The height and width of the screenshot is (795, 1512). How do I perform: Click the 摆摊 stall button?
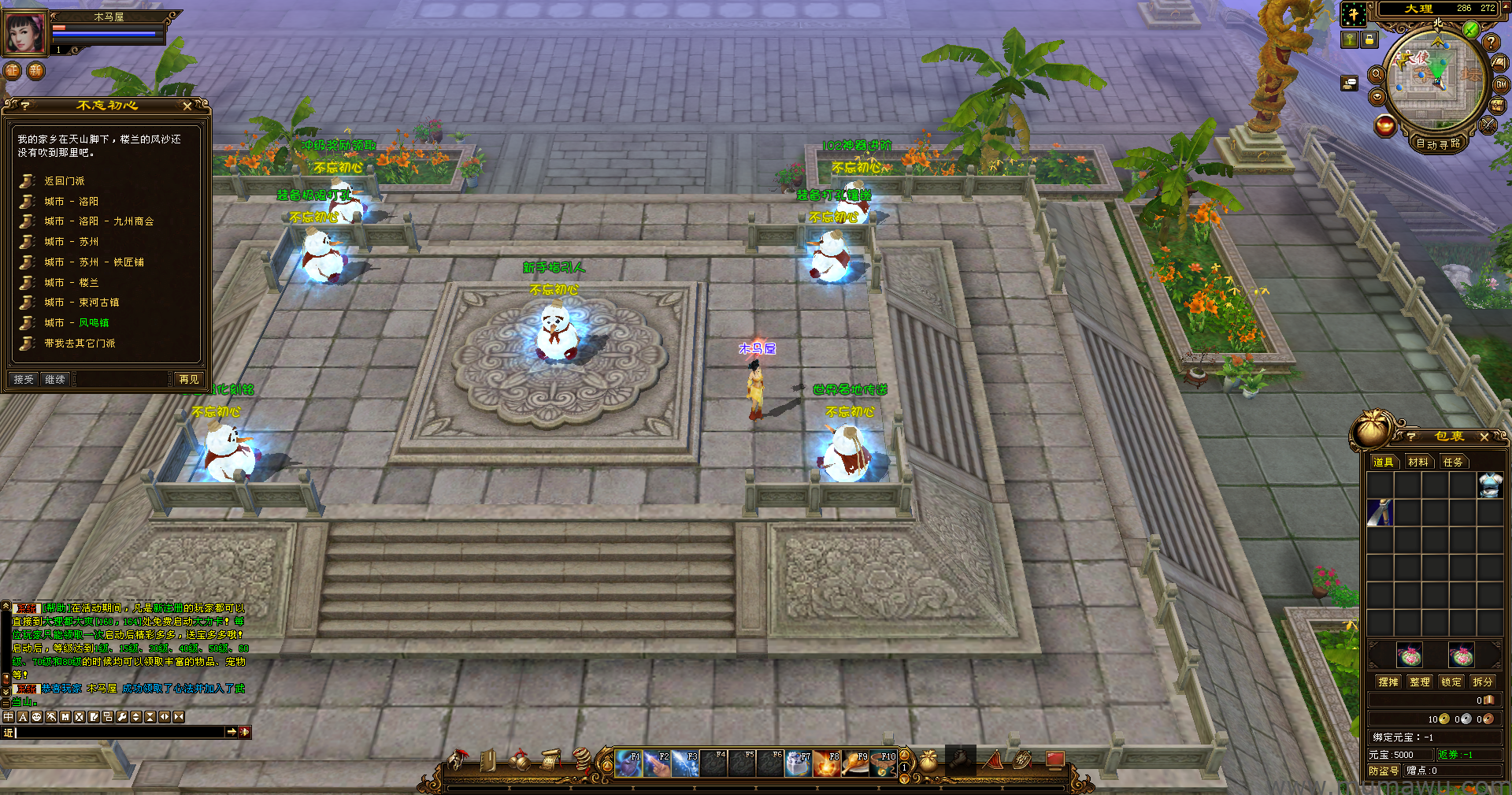(x=1388, y=682)
